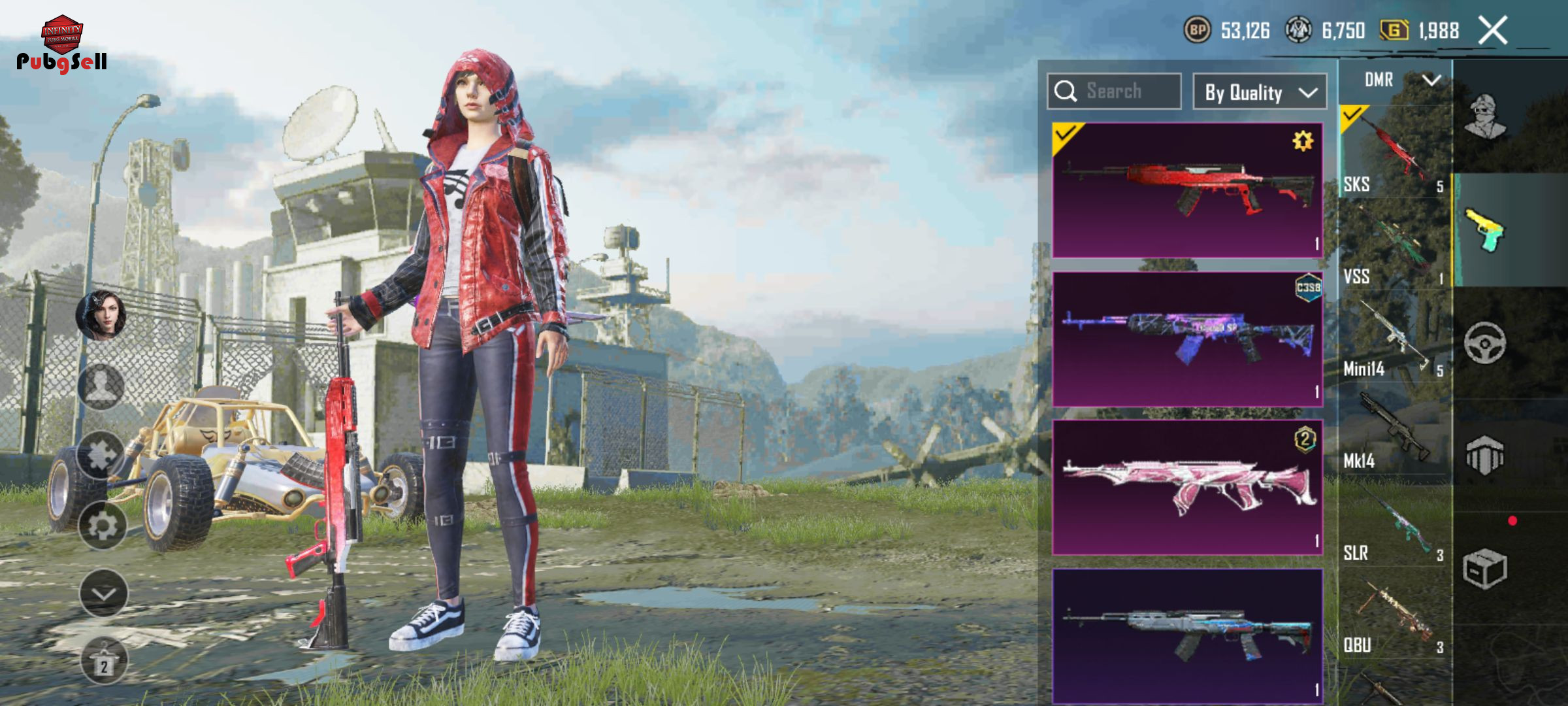Open the Mini14 skins list
This screenshot has height=706, width=1568.
click(x=1394, y=338)
